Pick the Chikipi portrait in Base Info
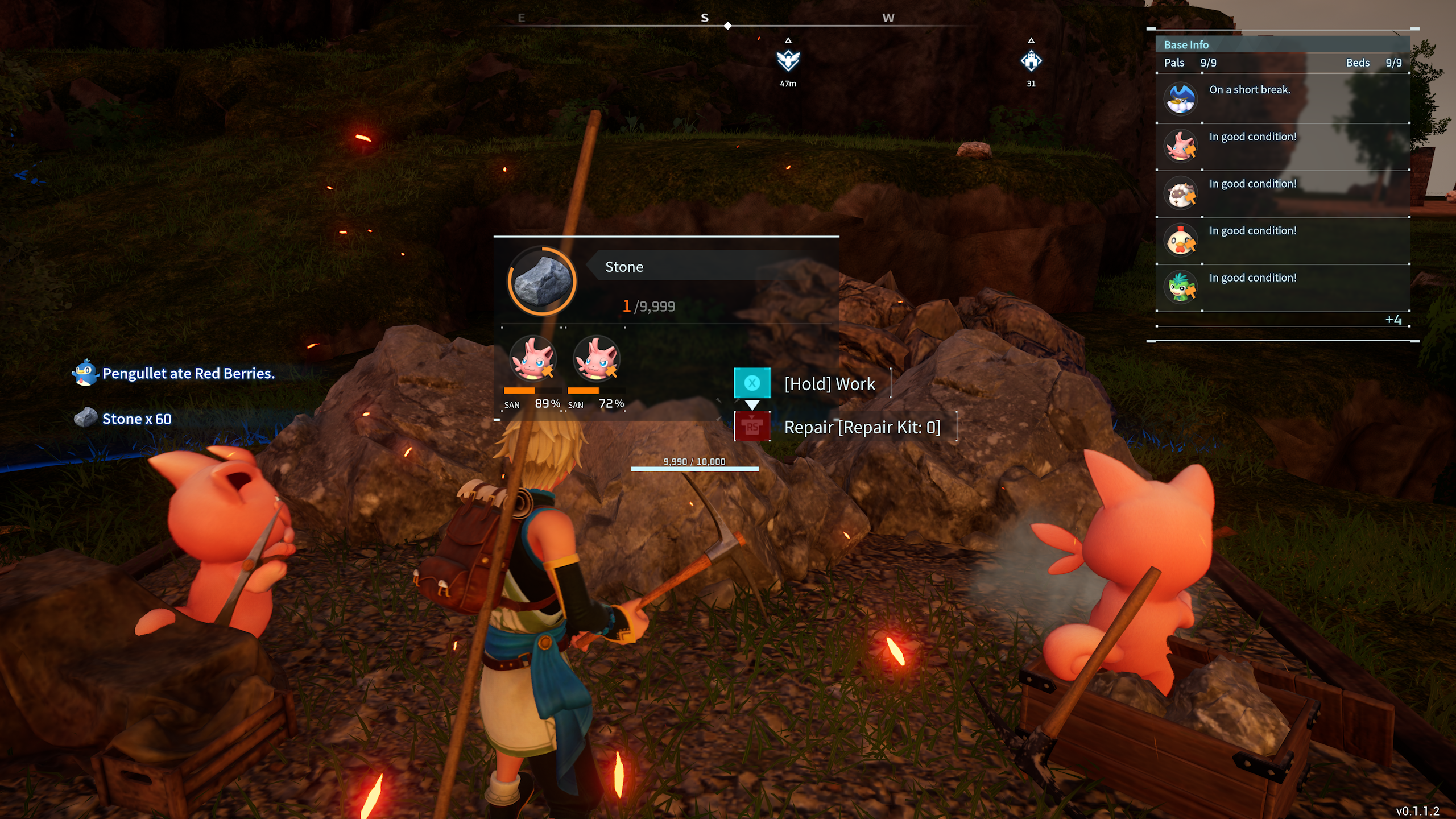This screenshot has width=1456, height=819. pos(1180,240)
